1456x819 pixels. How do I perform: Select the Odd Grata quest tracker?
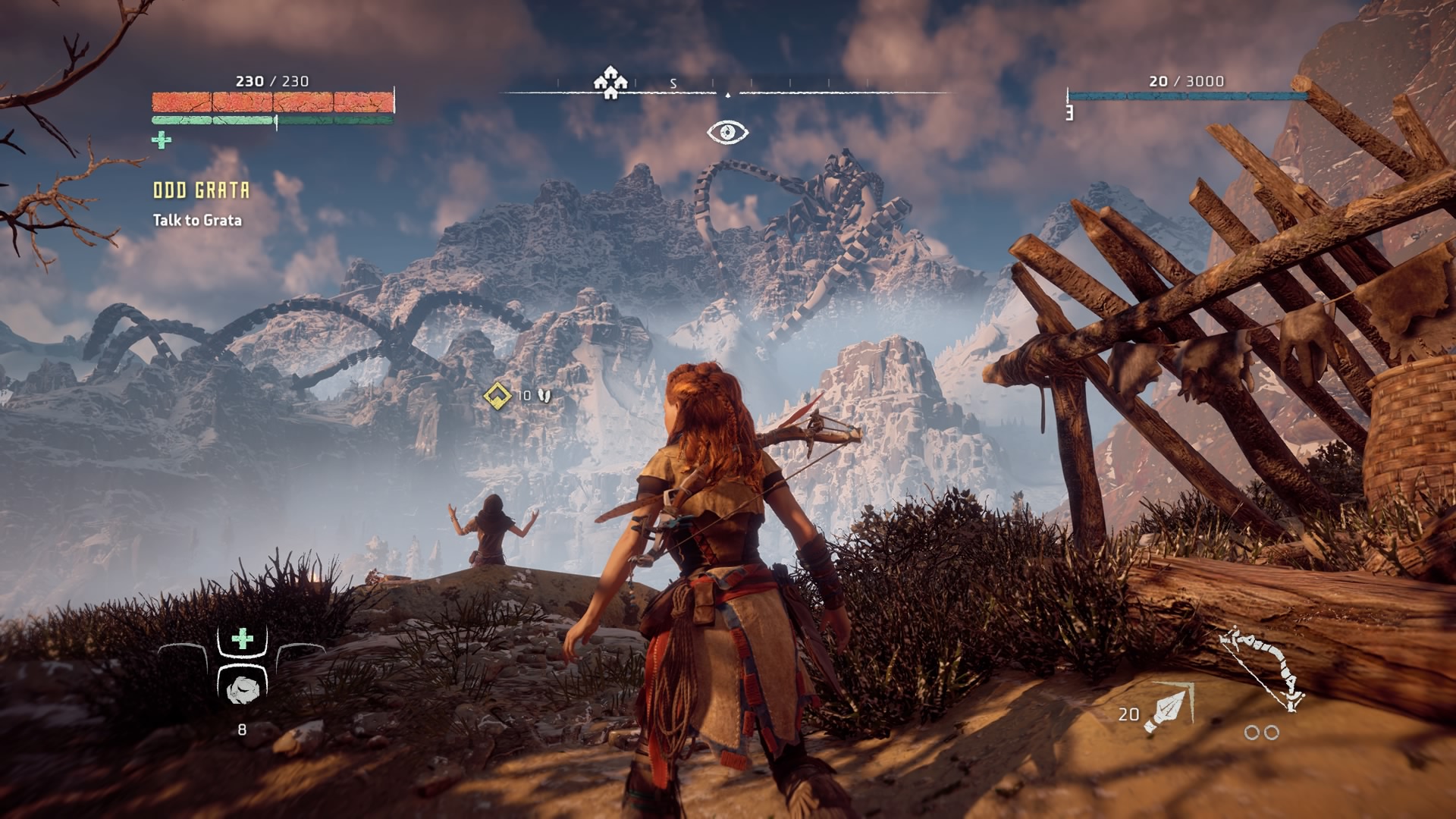(201, 190)
